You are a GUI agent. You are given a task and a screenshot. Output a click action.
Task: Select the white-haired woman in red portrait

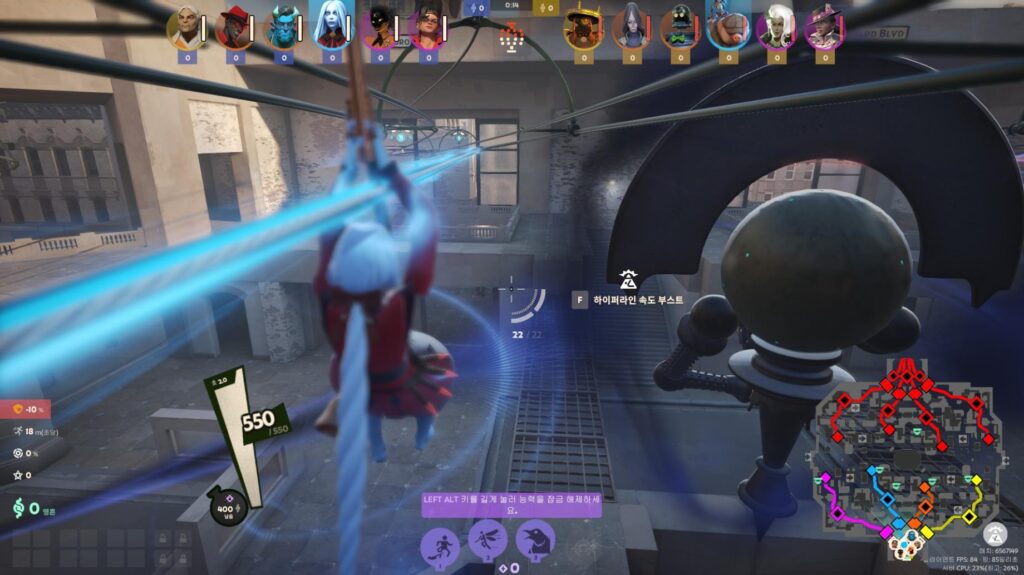tap(332, 27)
